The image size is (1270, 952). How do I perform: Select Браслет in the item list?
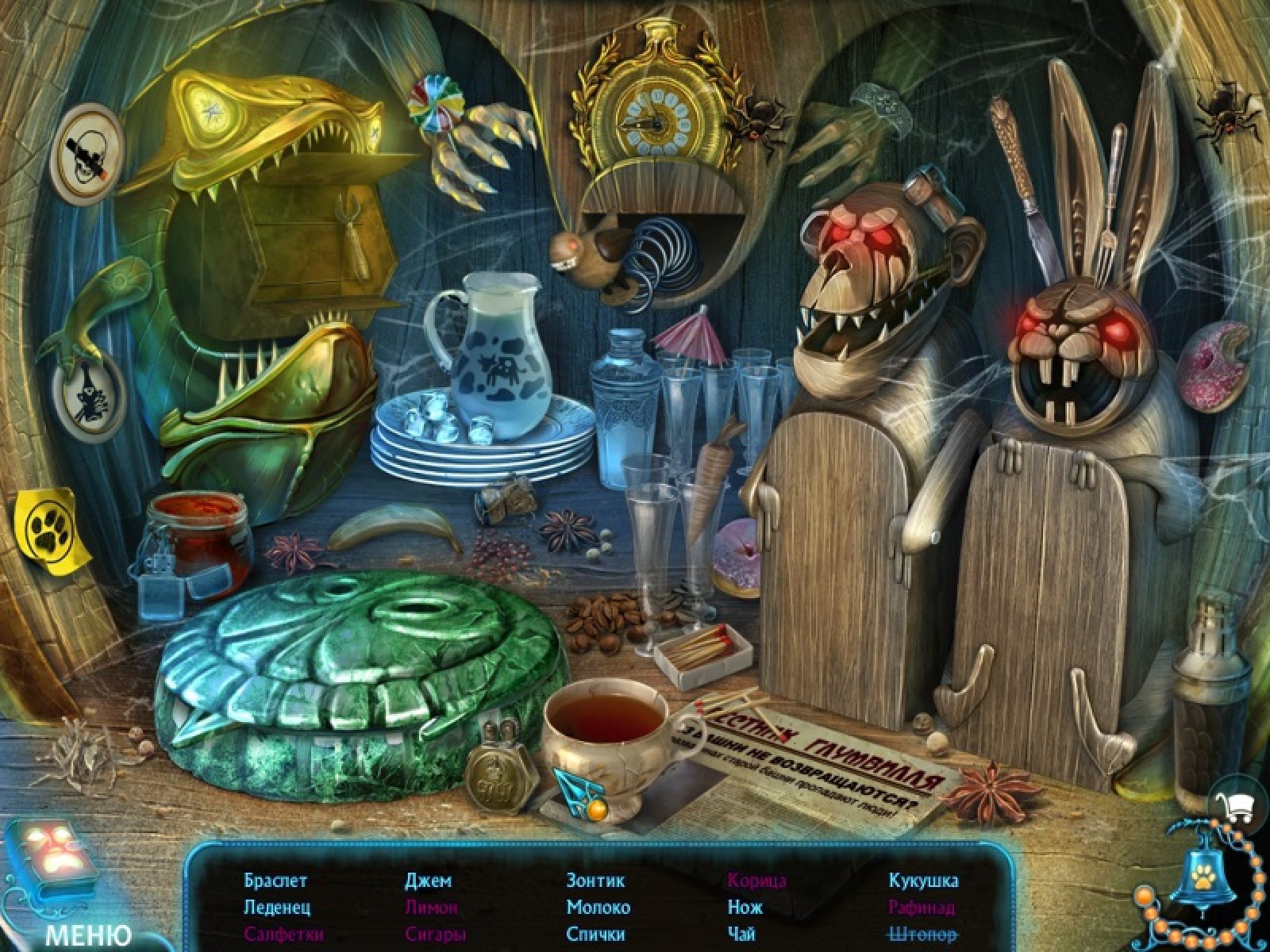click(275, 881)
